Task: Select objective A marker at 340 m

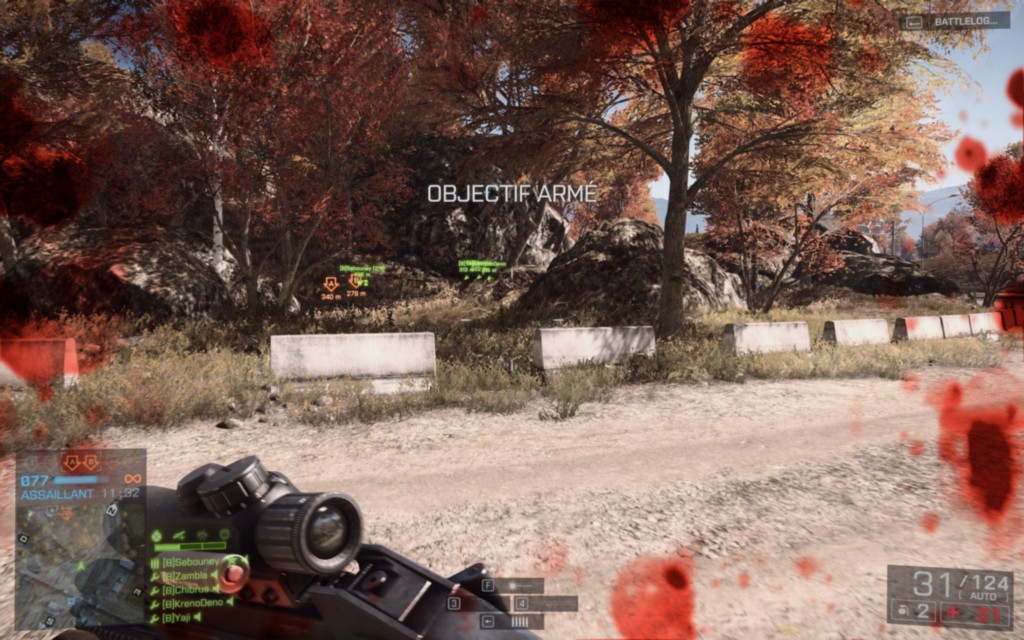Action: 330,284
